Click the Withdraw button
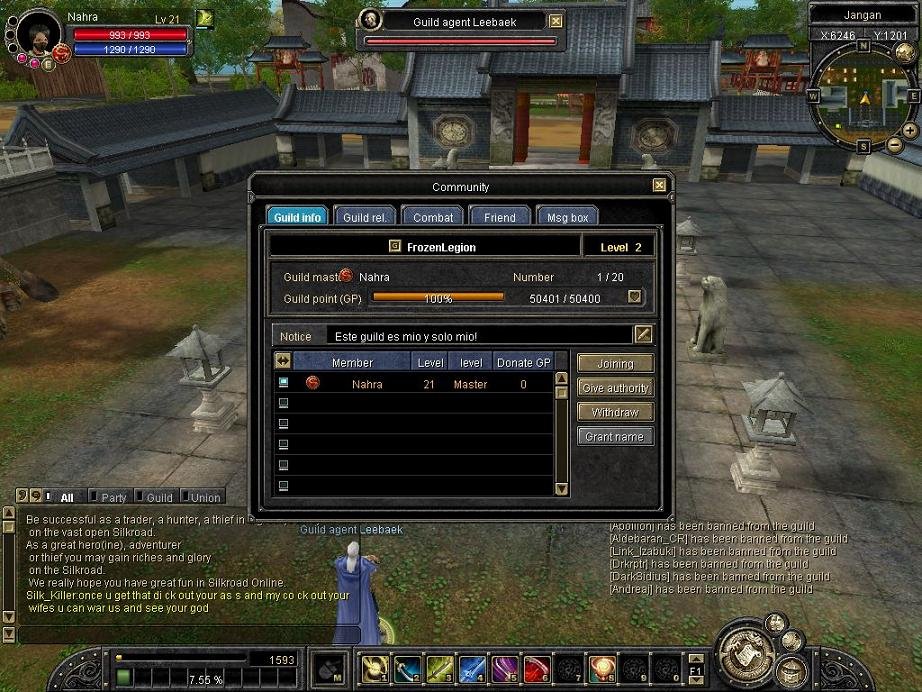The image size is (922, 692). (x=615, y=412)
